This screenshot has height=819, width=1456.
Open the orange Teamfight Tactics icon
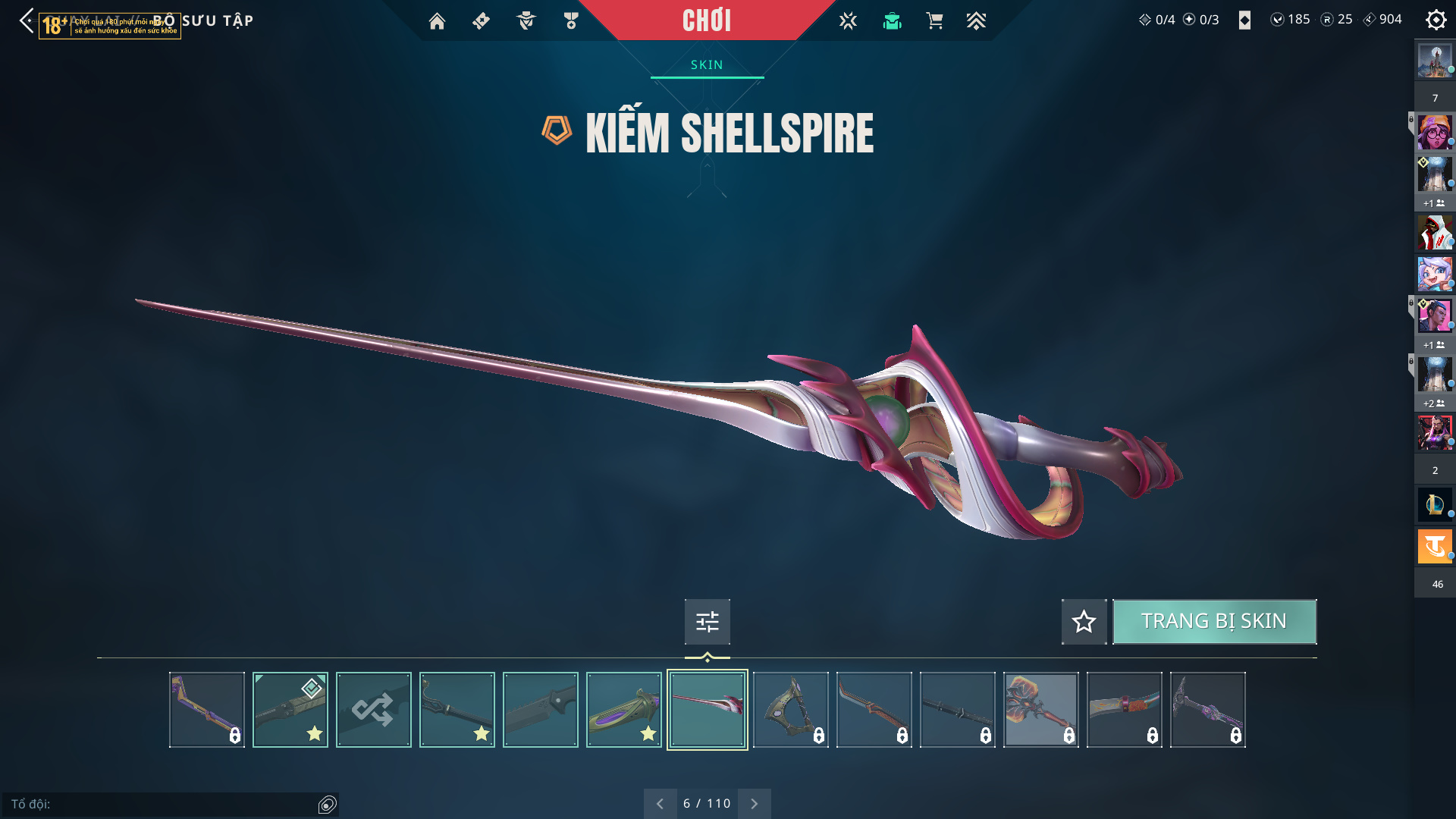pyautogui.click(x=1434, y=546)
